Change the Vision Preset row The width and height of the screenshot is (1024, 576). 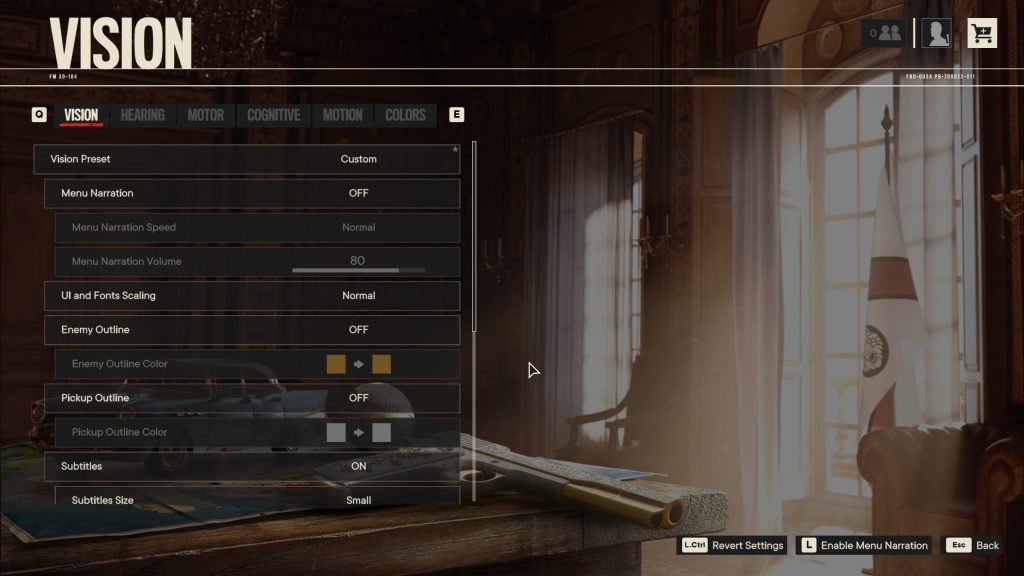(x=247, y=159)
